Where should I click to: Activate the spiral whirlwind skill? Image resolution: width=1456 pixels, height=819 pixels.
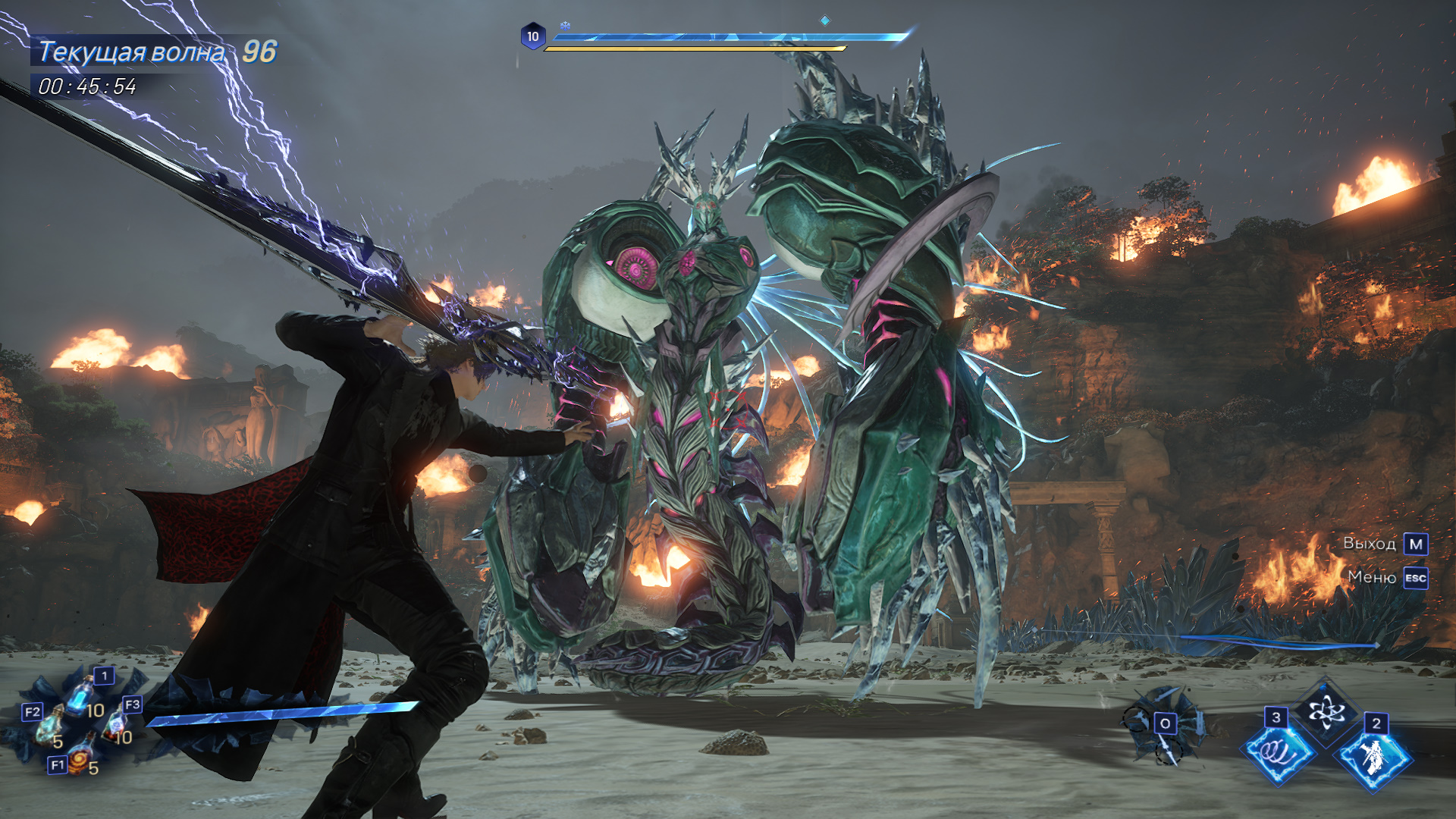pyautogui.click(x=1279, y=751)
